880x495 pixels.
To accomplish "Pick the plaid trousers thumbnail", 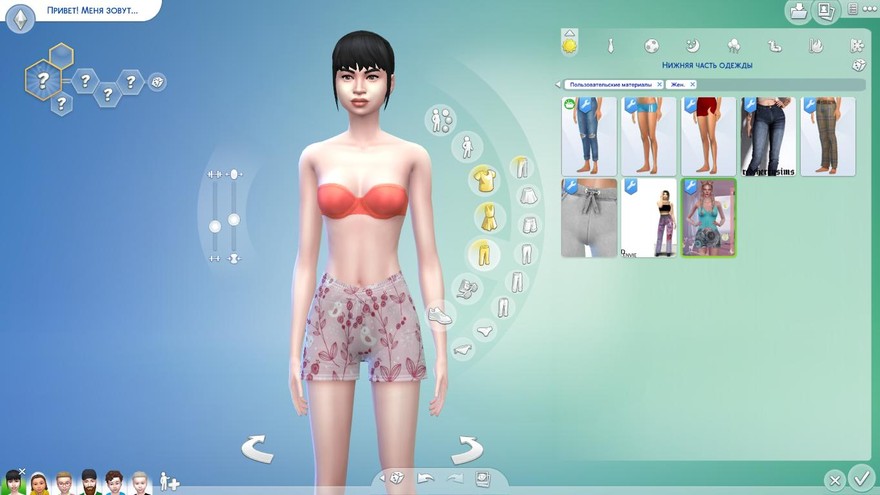I will (x=828, y=136).
